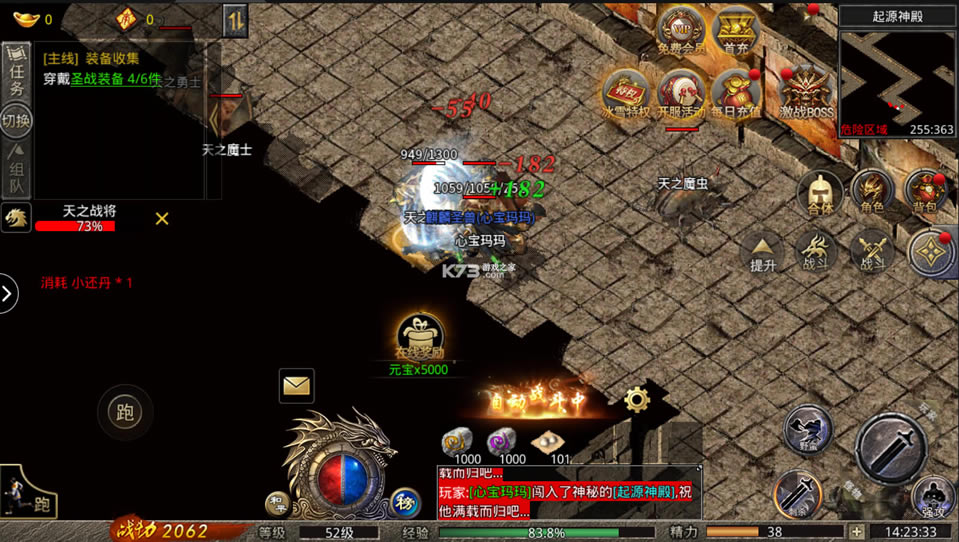Open the mail envelope icon
Image resolution: width=959 pixels, height=542 pixels.
point(297,385)
